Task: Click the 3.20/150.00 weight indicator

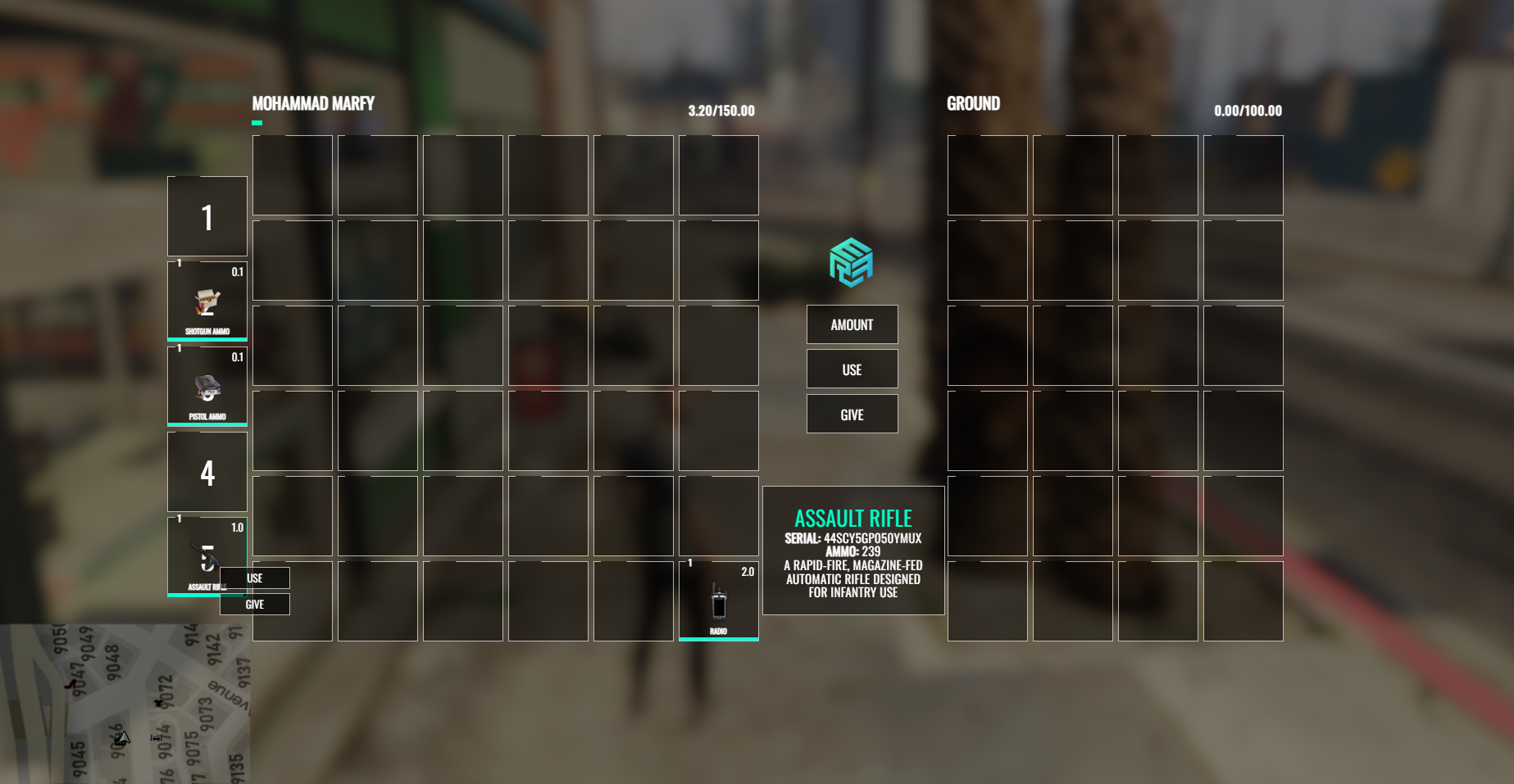Action: coord(720,111)
